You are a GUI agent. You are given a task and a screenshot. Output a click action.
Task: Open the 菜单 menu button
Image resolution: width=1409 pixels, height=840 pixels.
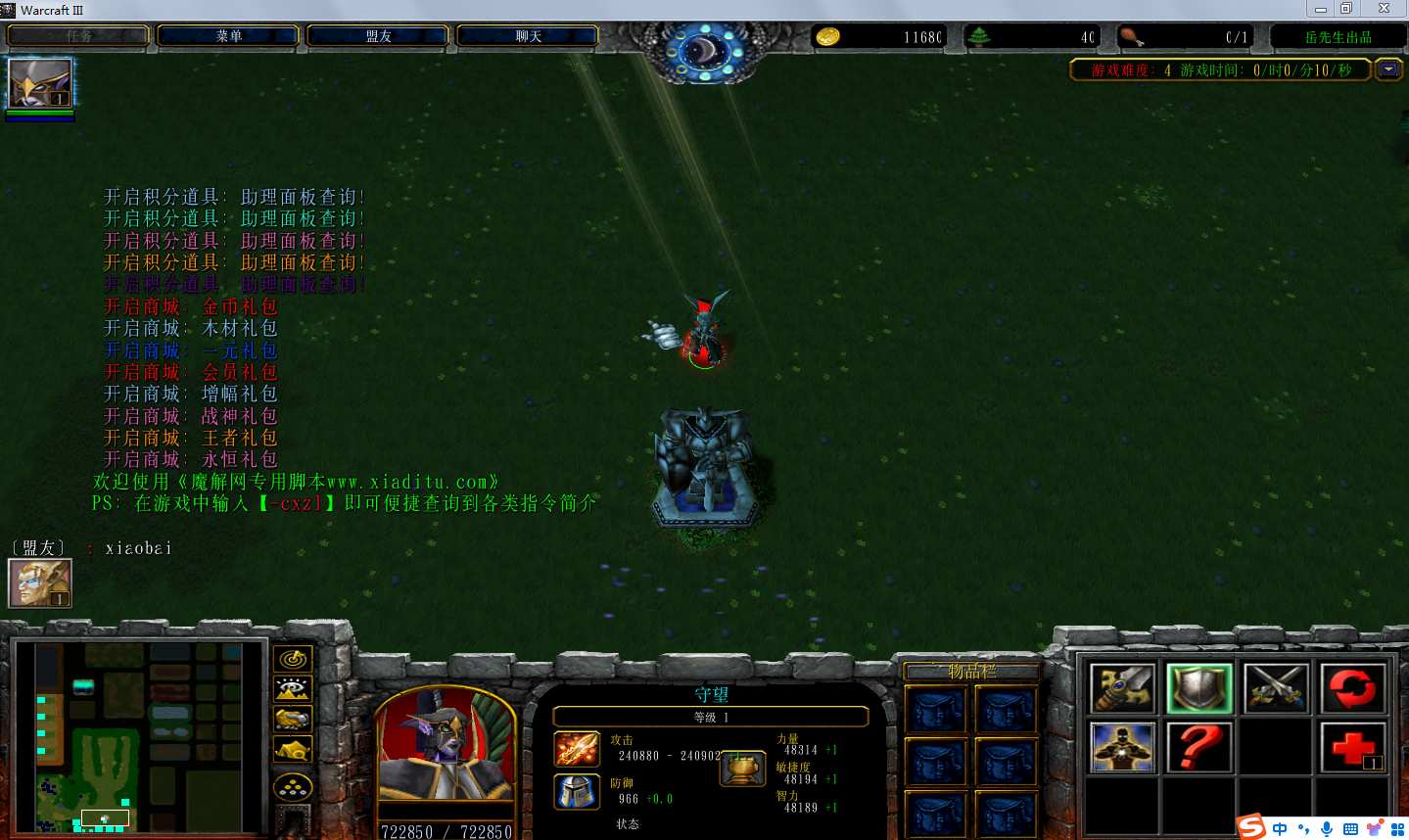(x=228, y=36)
